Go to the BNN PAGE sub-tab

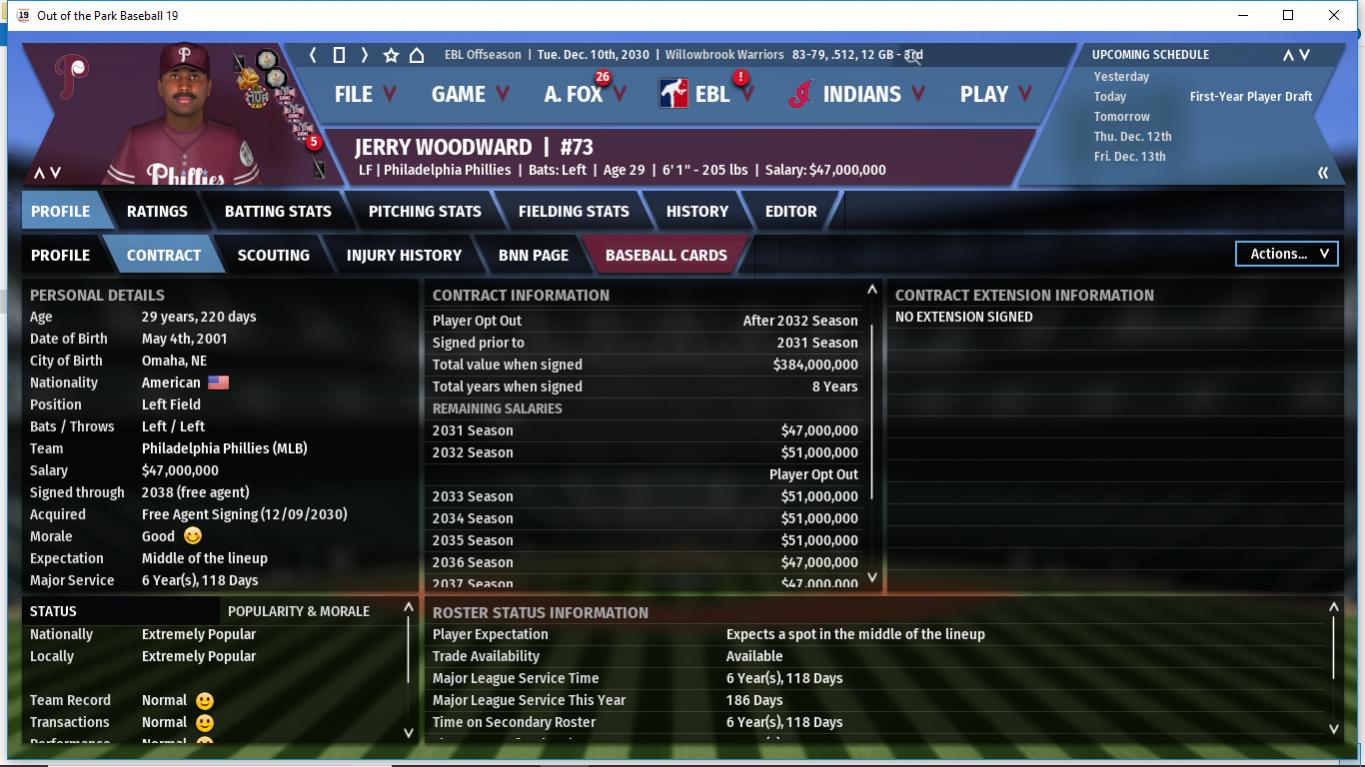pyautogui.click(x=533, y=255)
